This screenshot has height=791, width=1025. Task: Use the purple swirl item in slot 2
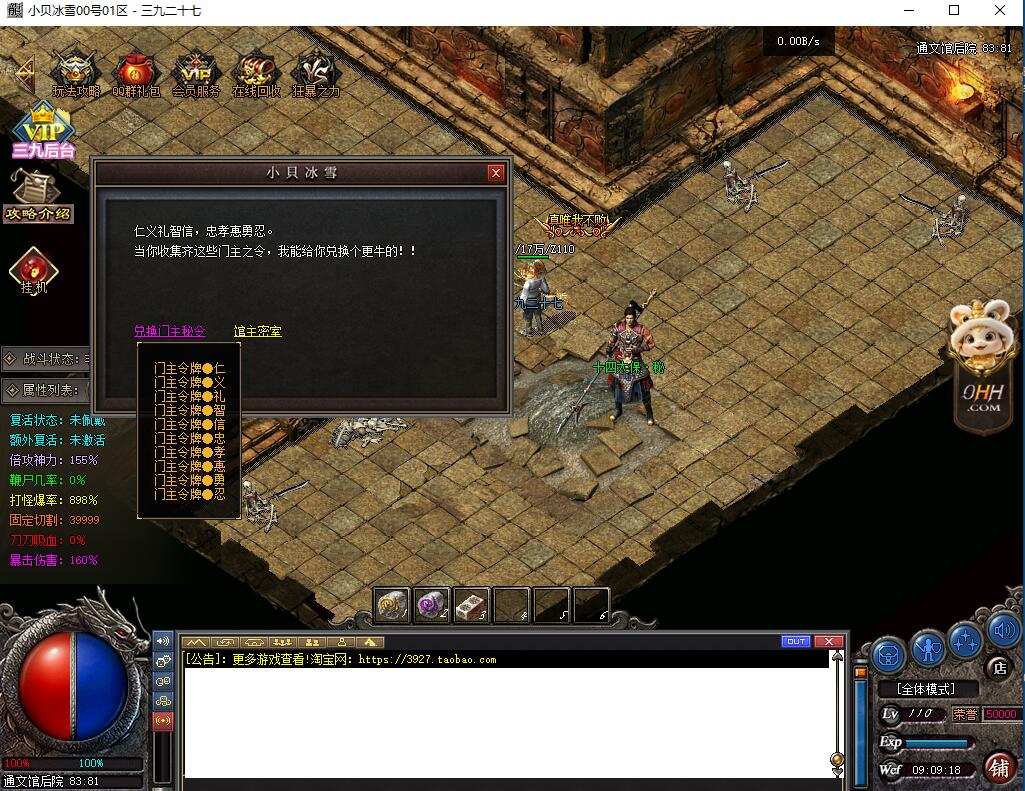432,604
